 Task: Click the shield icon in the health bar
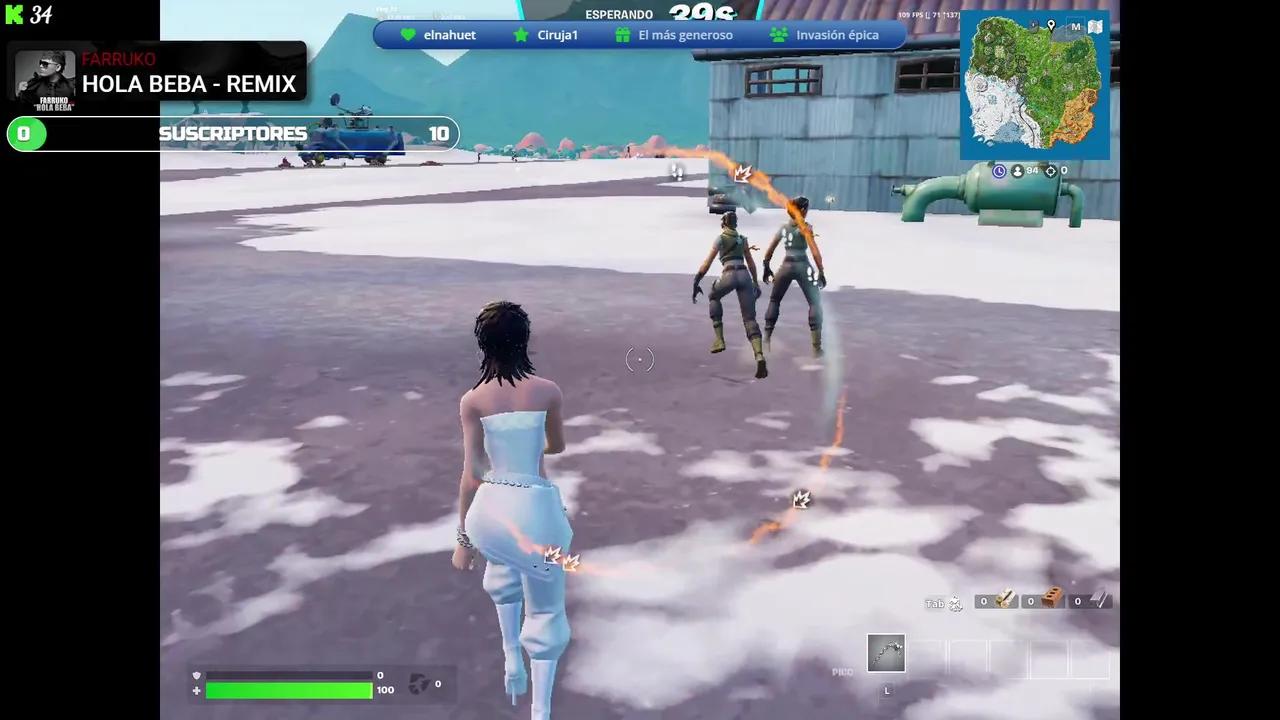(197, 675)
